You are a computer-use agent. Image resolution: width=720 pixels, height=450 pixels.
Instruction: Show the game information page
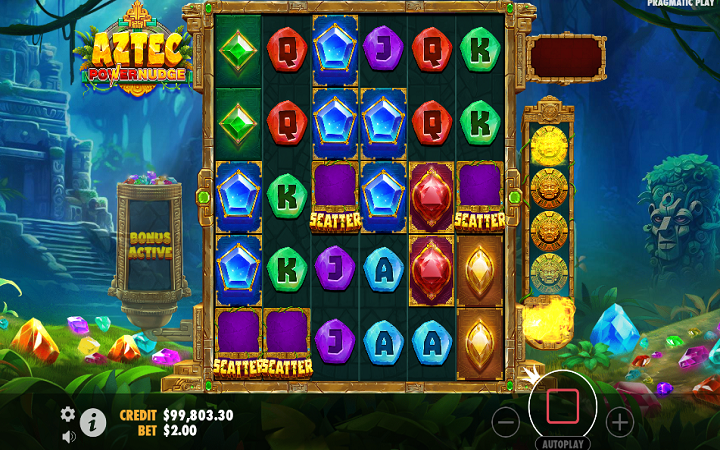pyautogui.click(x=93, y=423)
